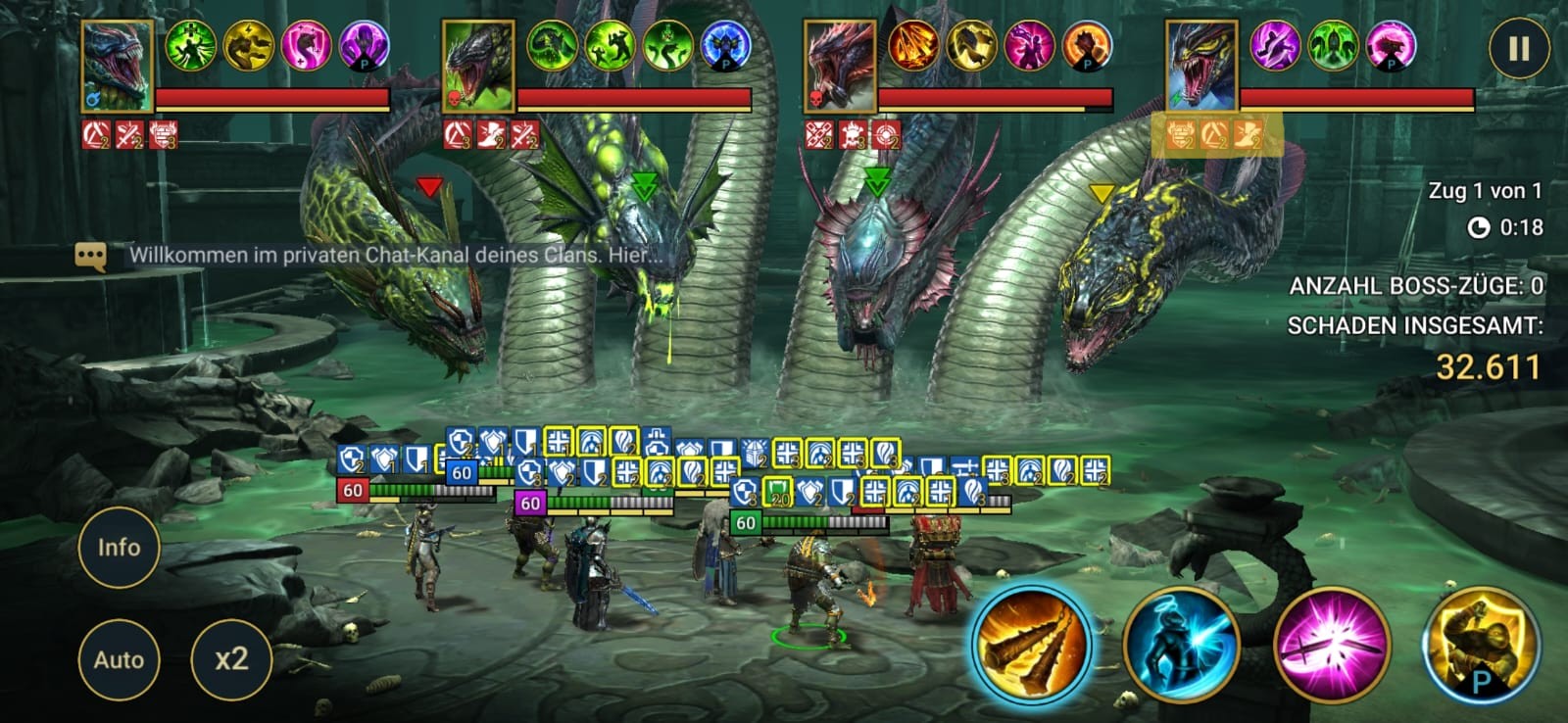Target the green hydra head portrait
Image resolution: width=1568 pixels, height=723 pixels.
click(x=478, y=67)
